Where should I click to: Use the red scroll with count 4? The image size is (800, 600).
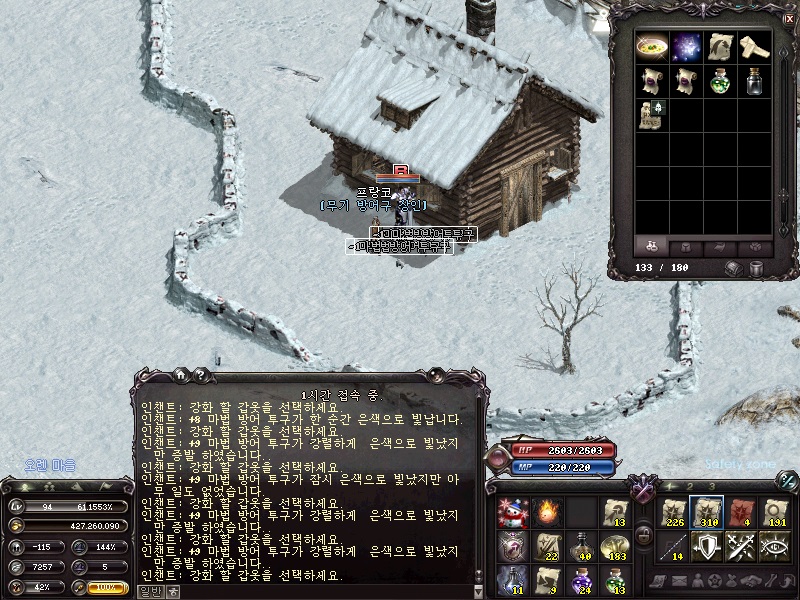(741, 513)
